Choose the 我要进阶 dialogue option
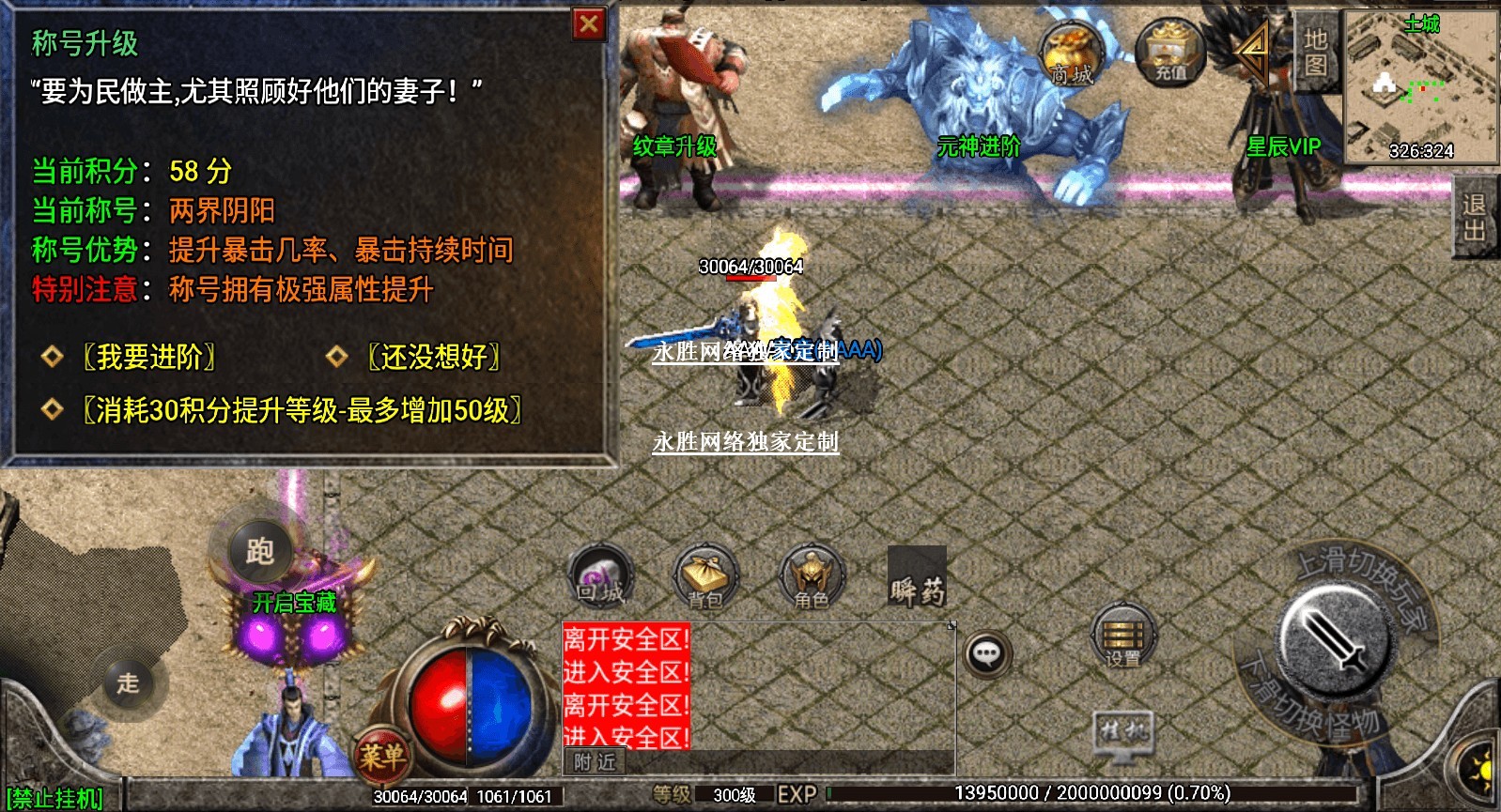The image size is (1501, 812). pos(149,357)
